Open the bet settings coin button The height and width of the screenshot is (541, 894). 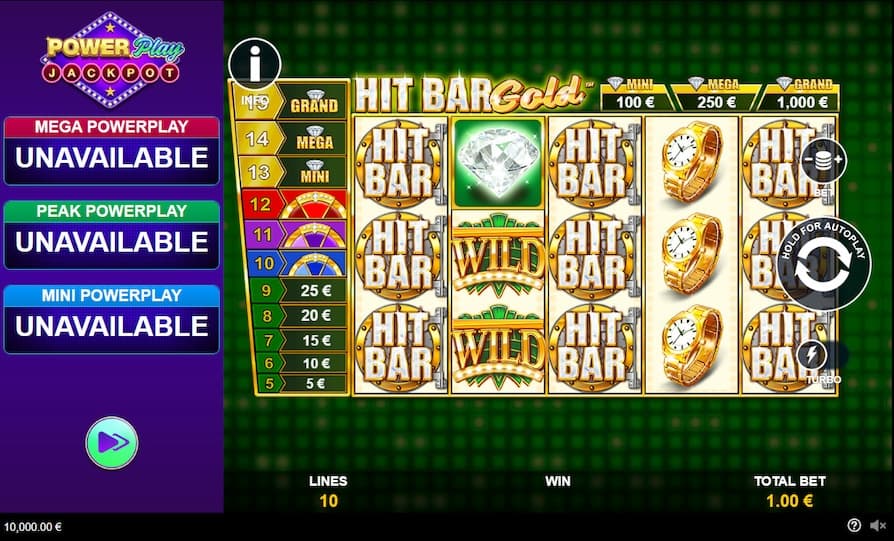coord(822,161)
